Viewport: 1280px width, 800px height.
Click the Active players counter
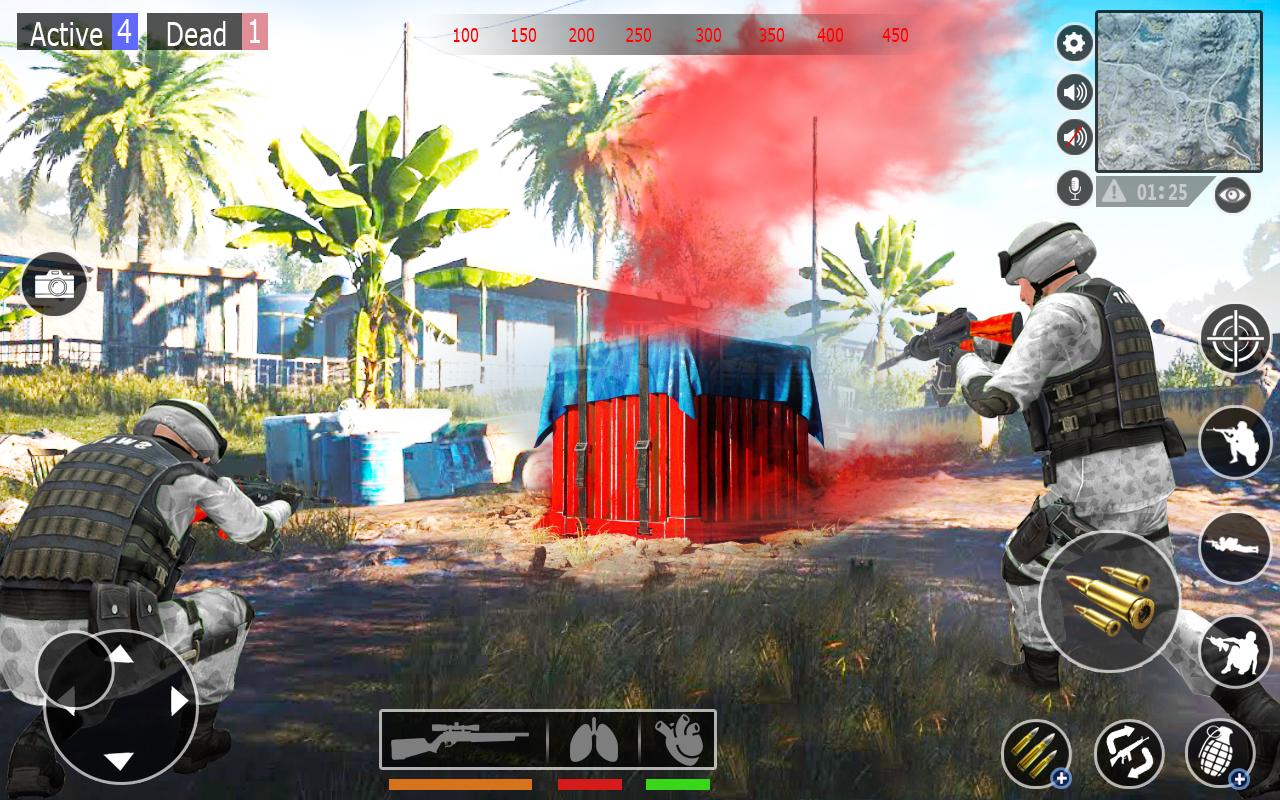click(76, 33)
